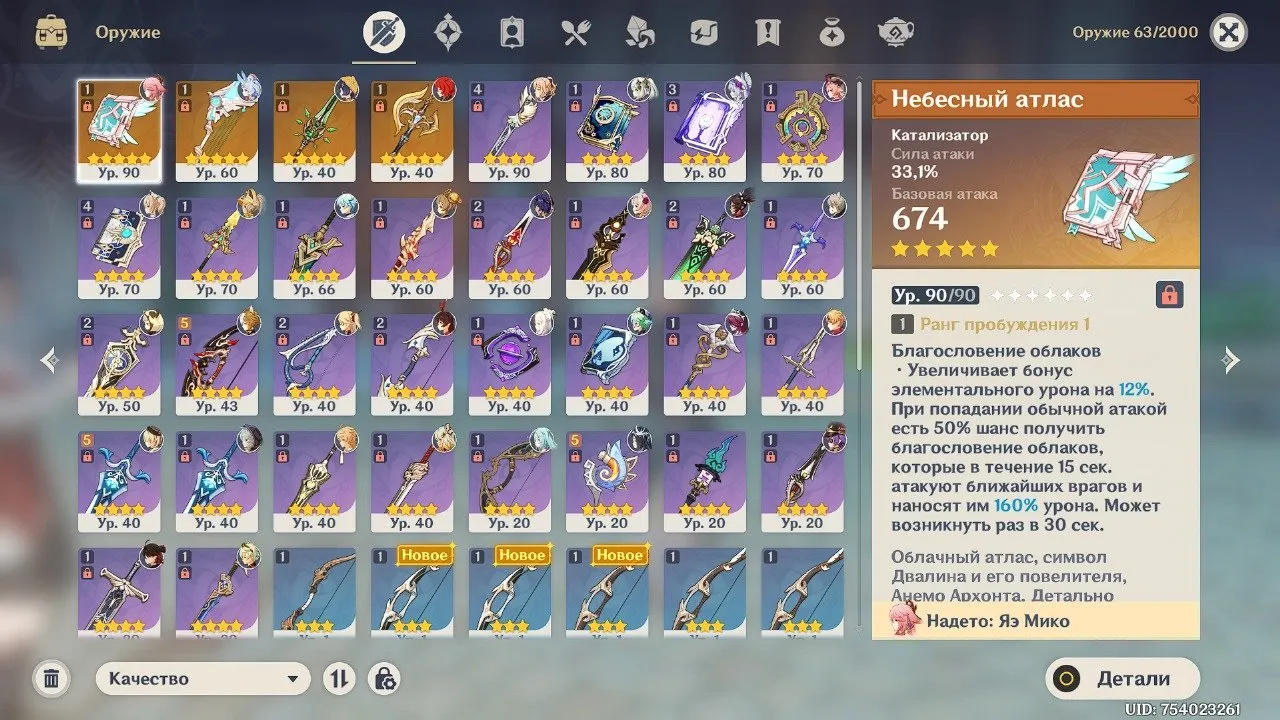This screenshot has width=1280, height=720.
Task: Open the Качество sorting dropdown
Action: click(203, 678)
